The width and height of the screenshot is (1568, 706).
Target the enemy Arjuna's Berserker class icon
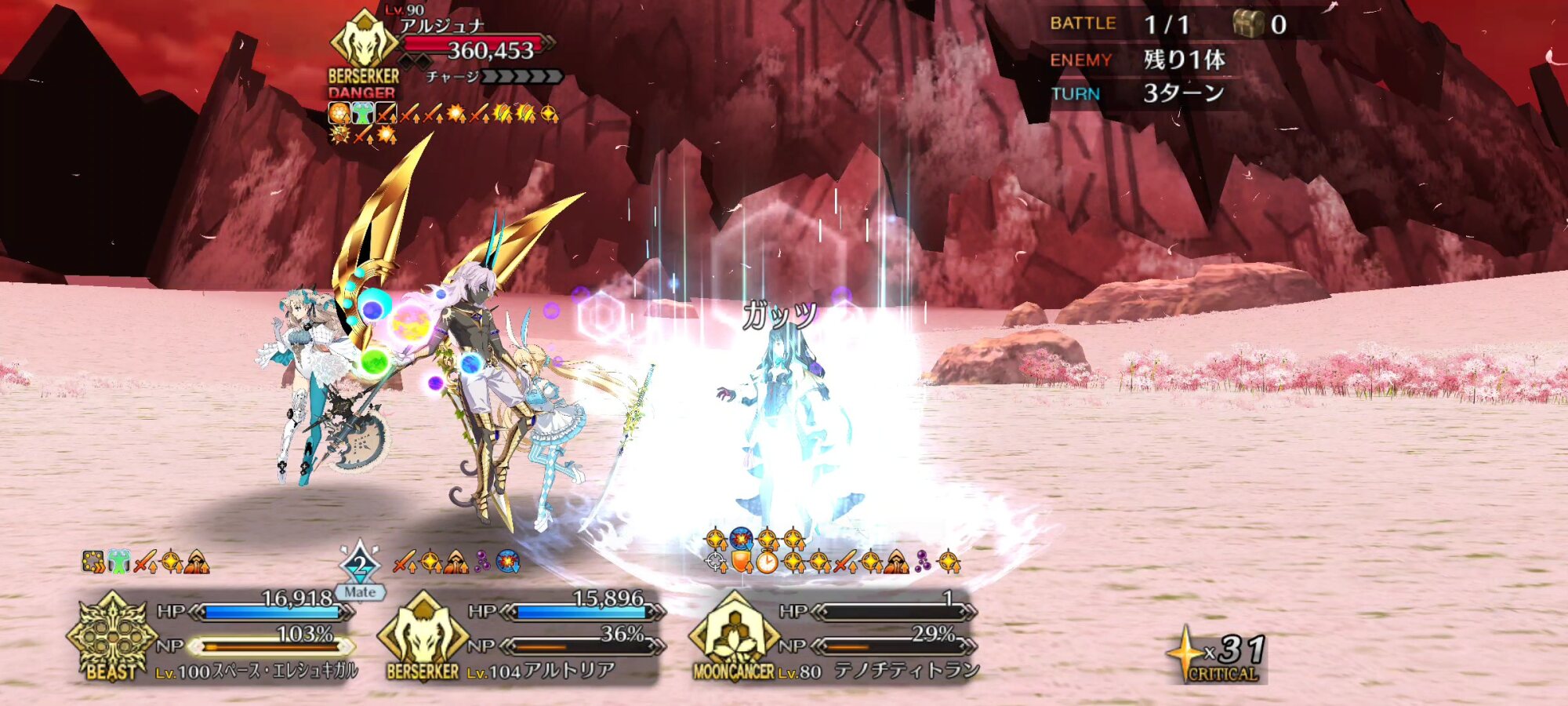[364, 41]
